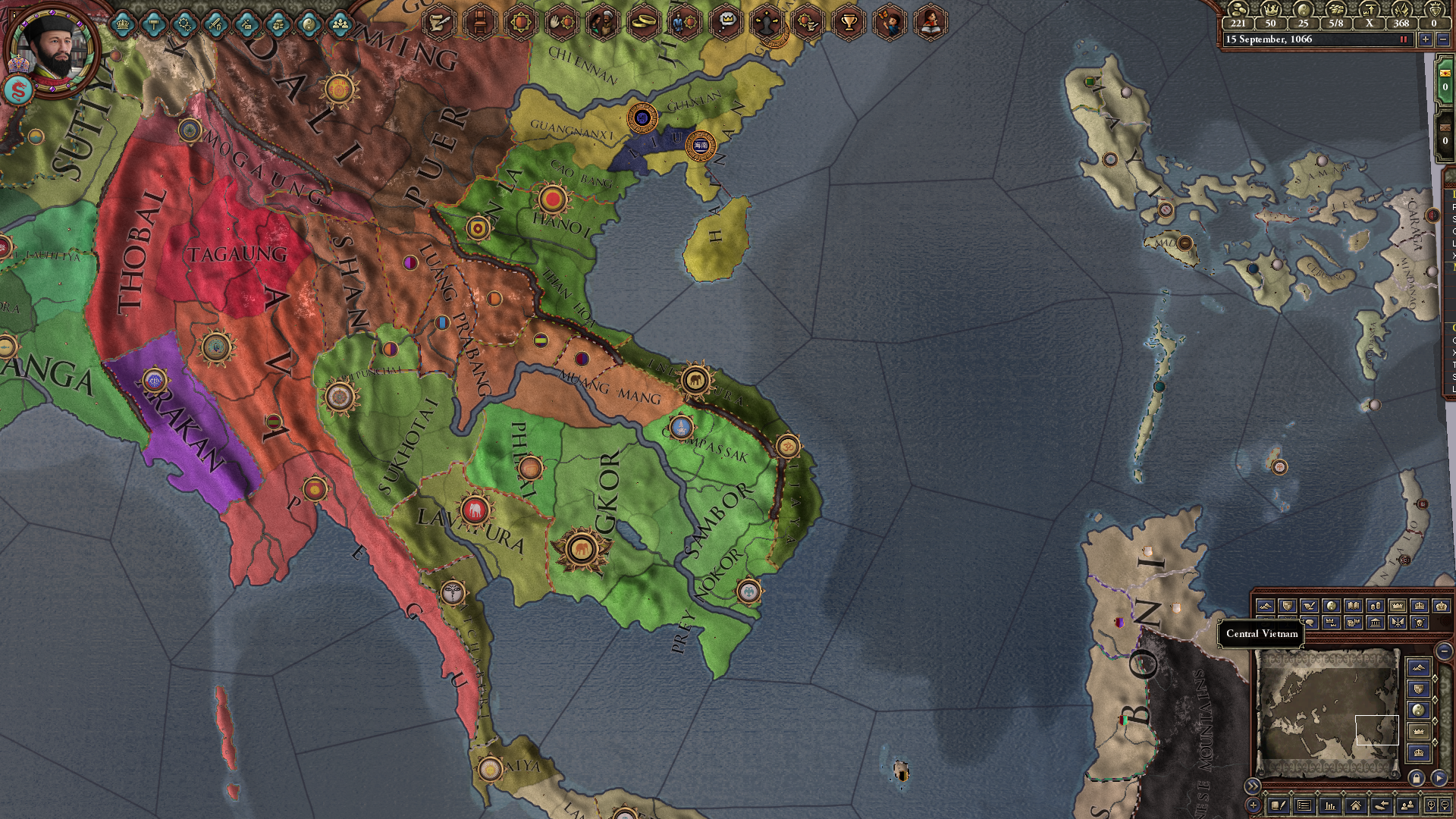Go to capital using the home icon

point(1355,806)
